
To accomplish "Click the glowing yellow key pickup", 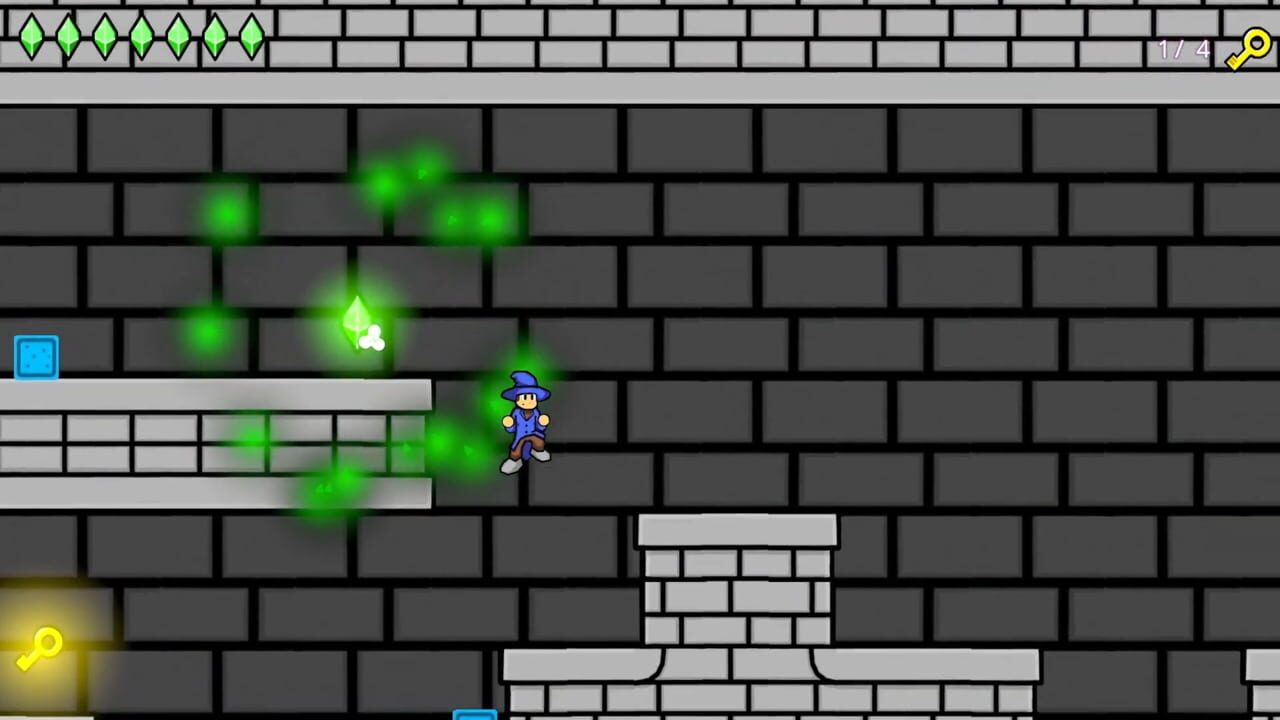I will pyautogui.click(x=42, y=645).
